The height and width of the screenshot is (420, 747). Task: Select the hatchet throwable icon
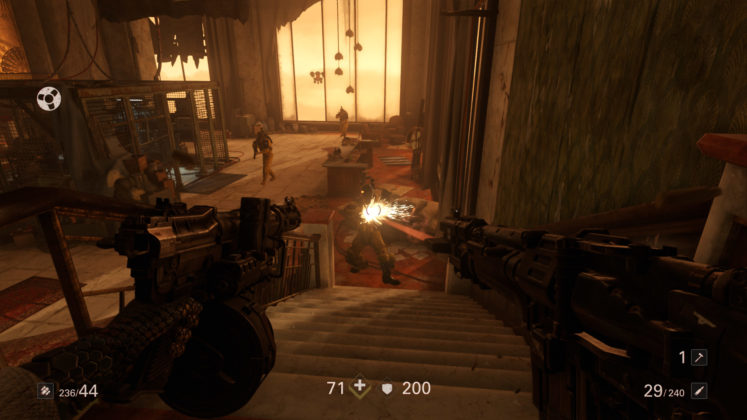click(700, 357)
